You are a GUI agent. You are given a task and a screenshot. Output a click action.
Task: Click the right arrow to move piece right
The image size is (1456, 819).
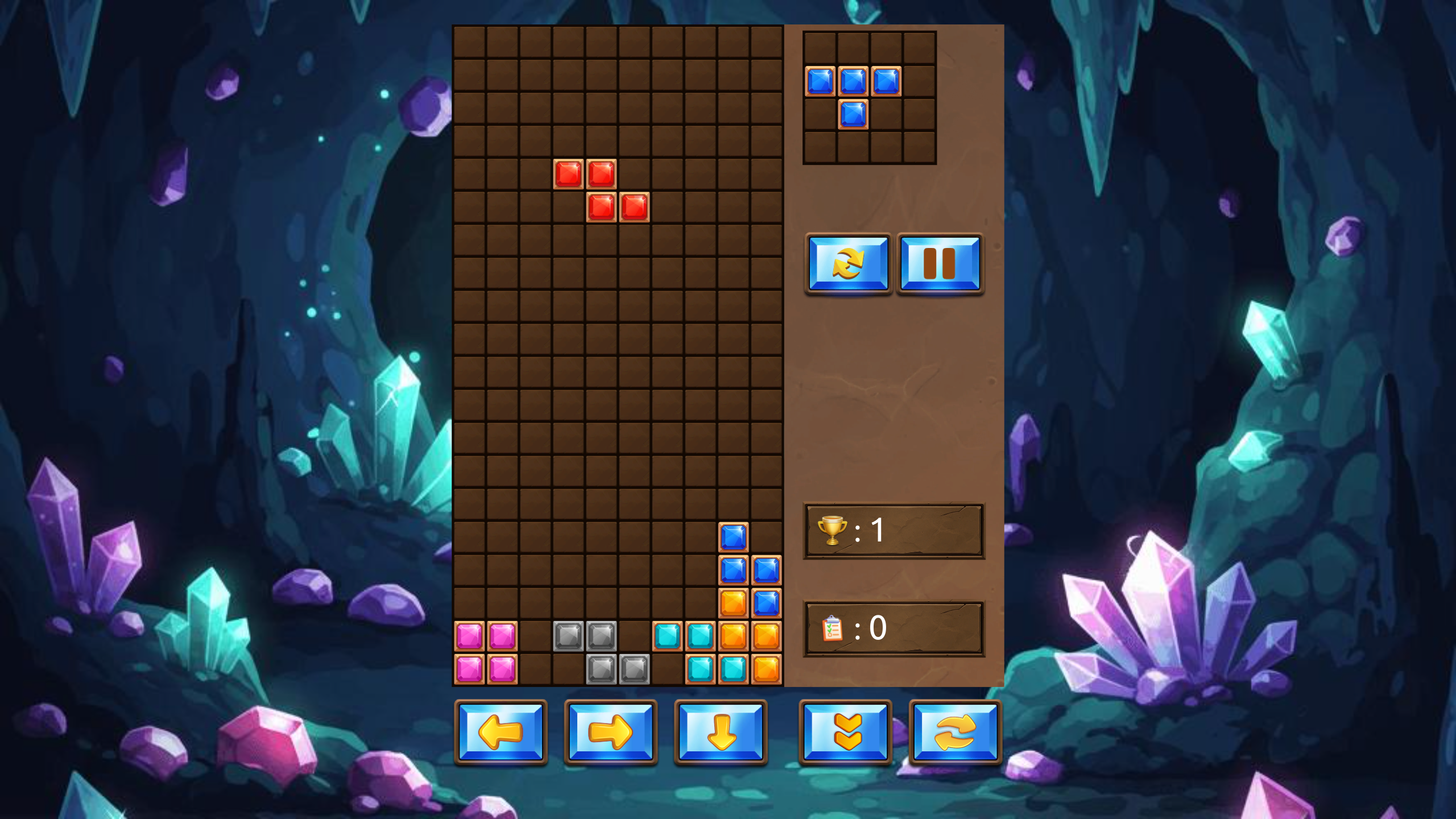611,735
